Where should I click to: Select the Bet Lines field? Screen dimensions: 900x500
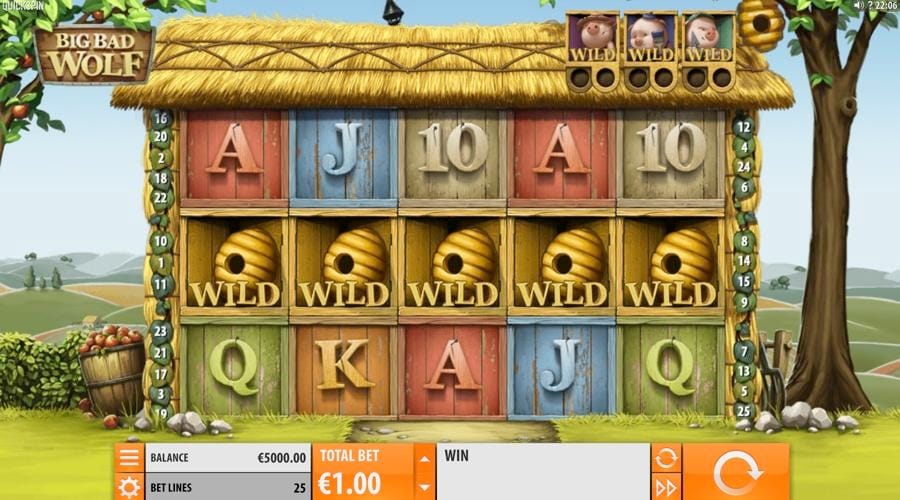(228, 487)
